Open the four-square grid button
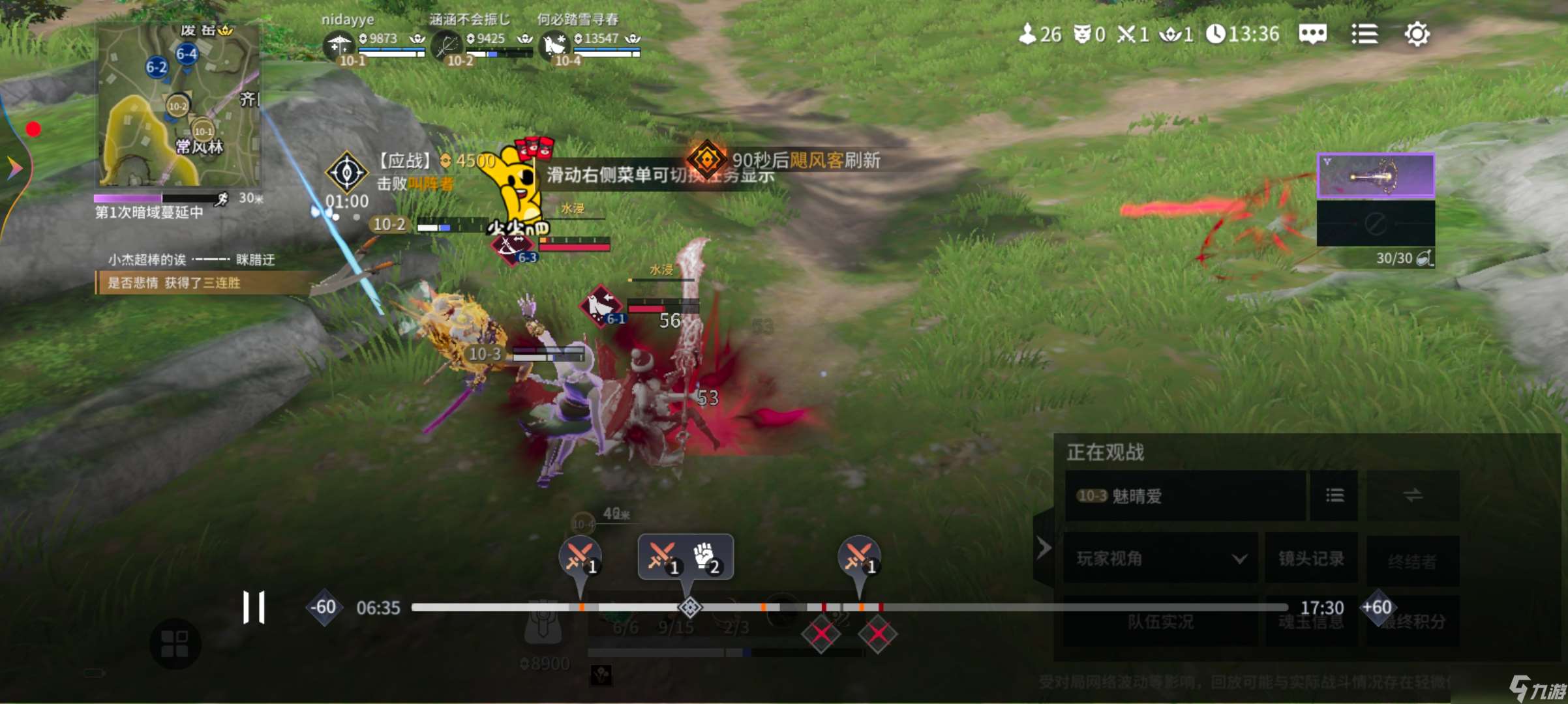Image resolution: width=1568 pixels, height=704 pixels. [x=175, y=644]
